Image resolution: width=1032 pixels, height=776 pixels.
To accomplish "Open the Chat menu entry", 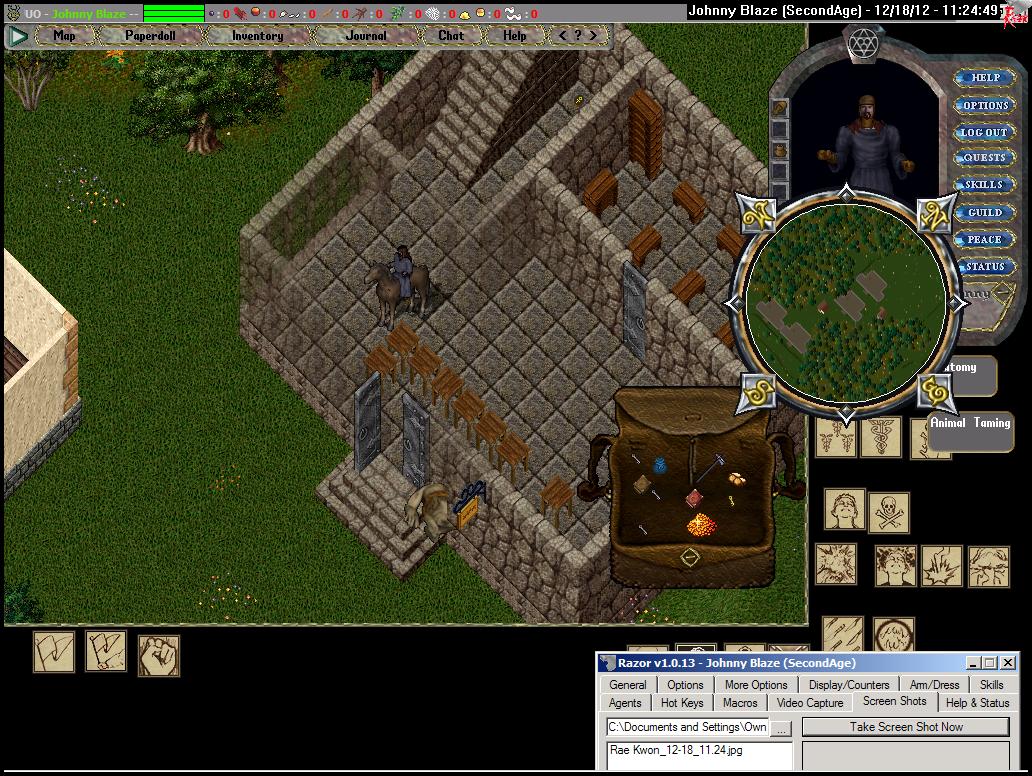I will [x=451, y=35].
